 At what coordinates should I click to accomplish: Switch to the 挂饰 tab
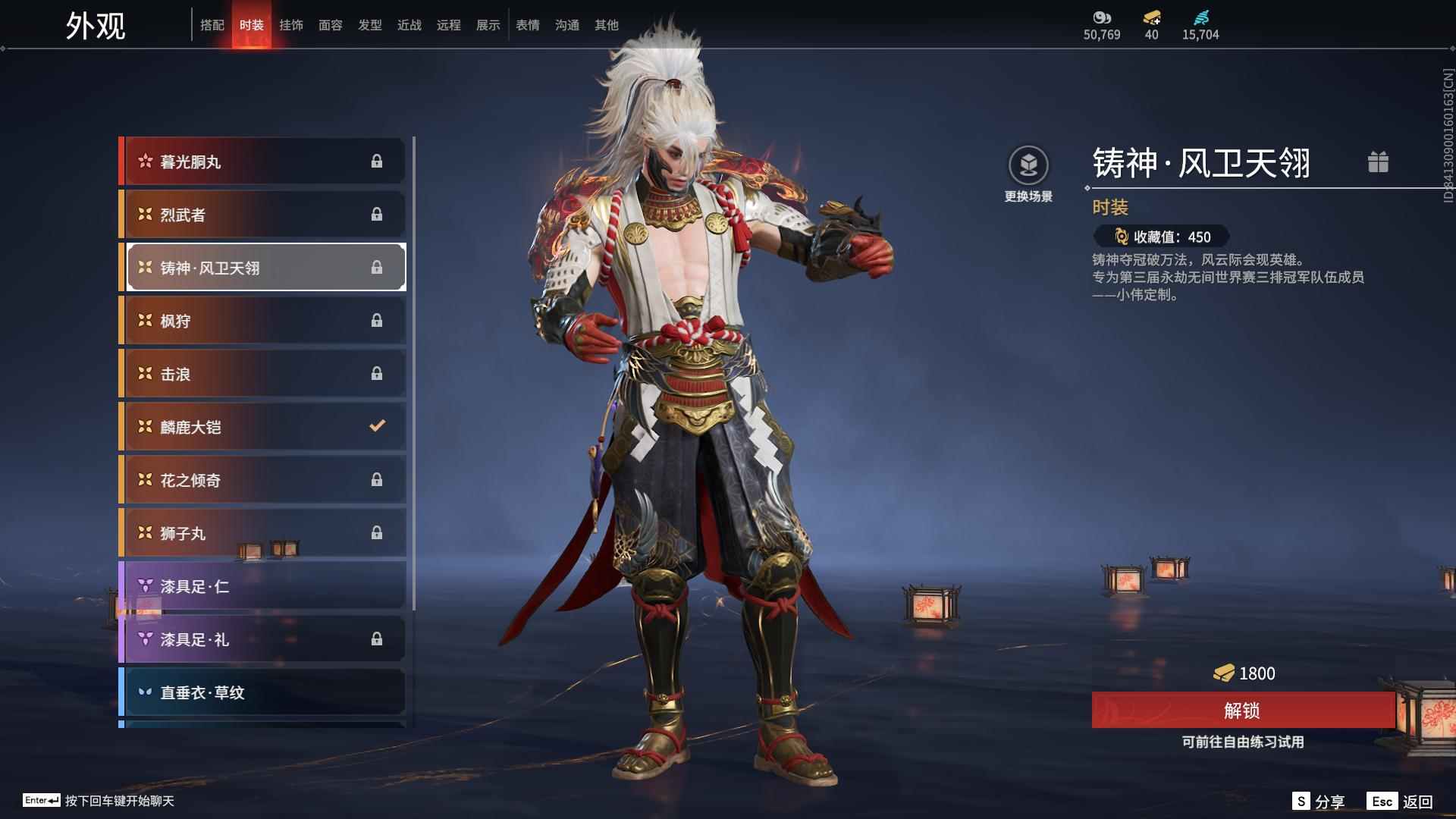[x=291, y=25]
